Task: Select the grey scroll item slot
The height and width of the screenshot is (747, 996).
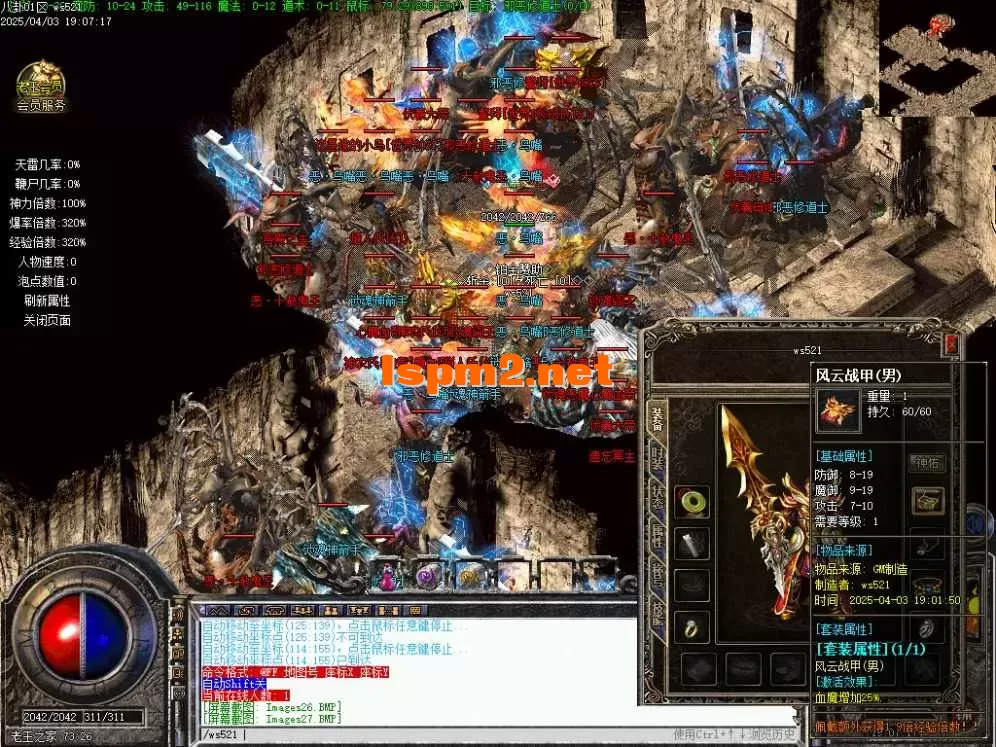Action: 691,543
